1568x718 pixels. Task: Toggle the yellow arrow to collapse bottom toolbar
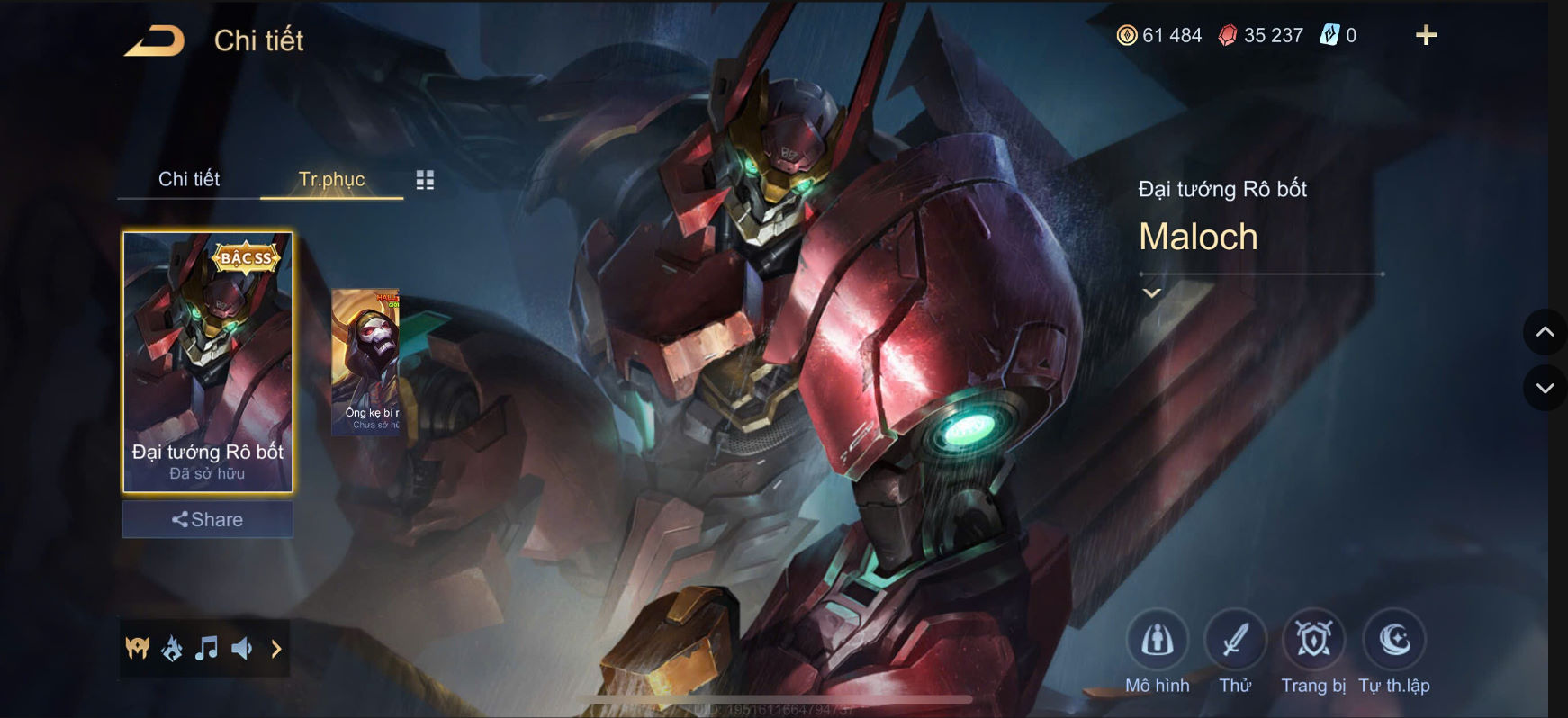[x=276, y=647]
